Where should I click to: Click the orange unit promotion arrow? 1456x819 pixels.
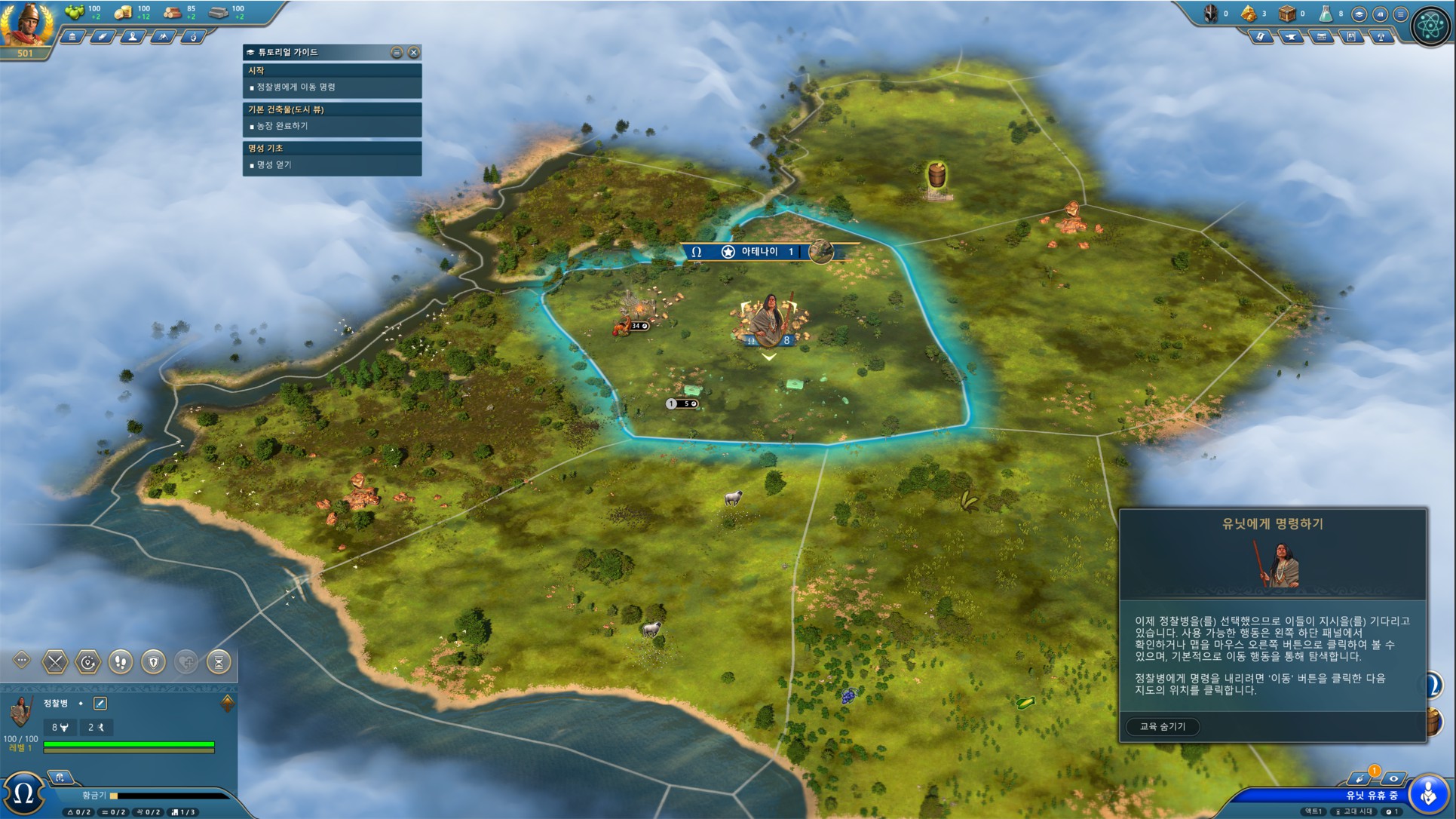click(227, 703)
